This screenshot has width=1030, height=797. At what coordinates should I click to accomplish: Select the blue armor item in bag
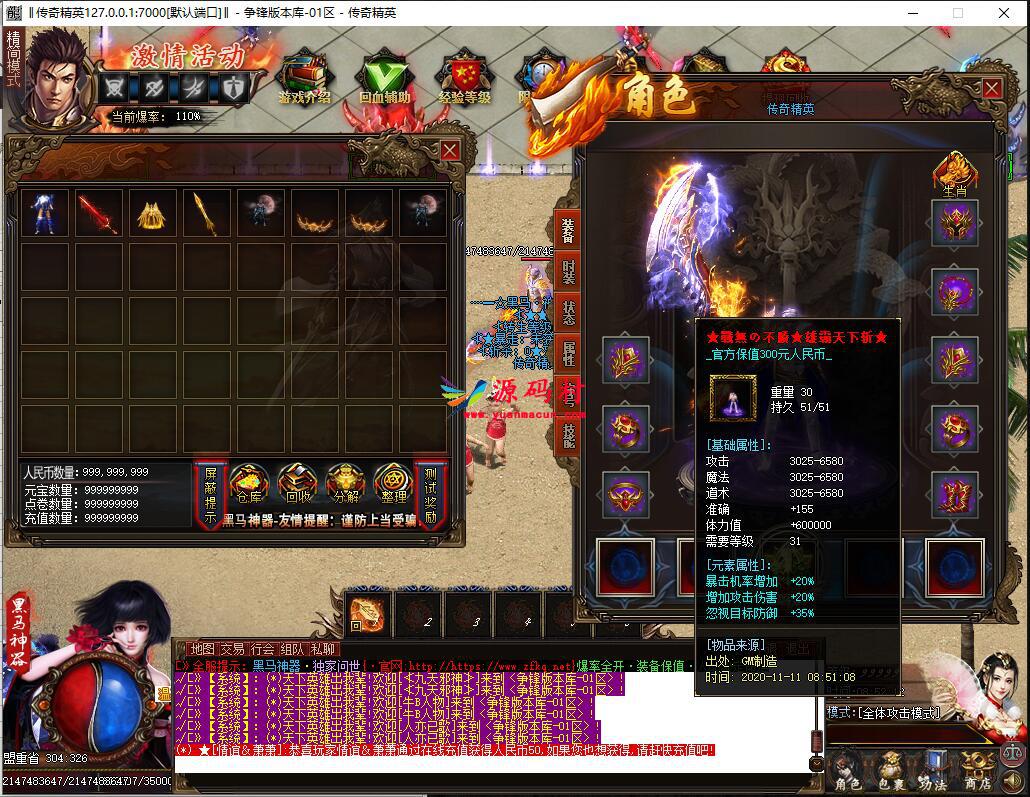pos(45,213)
